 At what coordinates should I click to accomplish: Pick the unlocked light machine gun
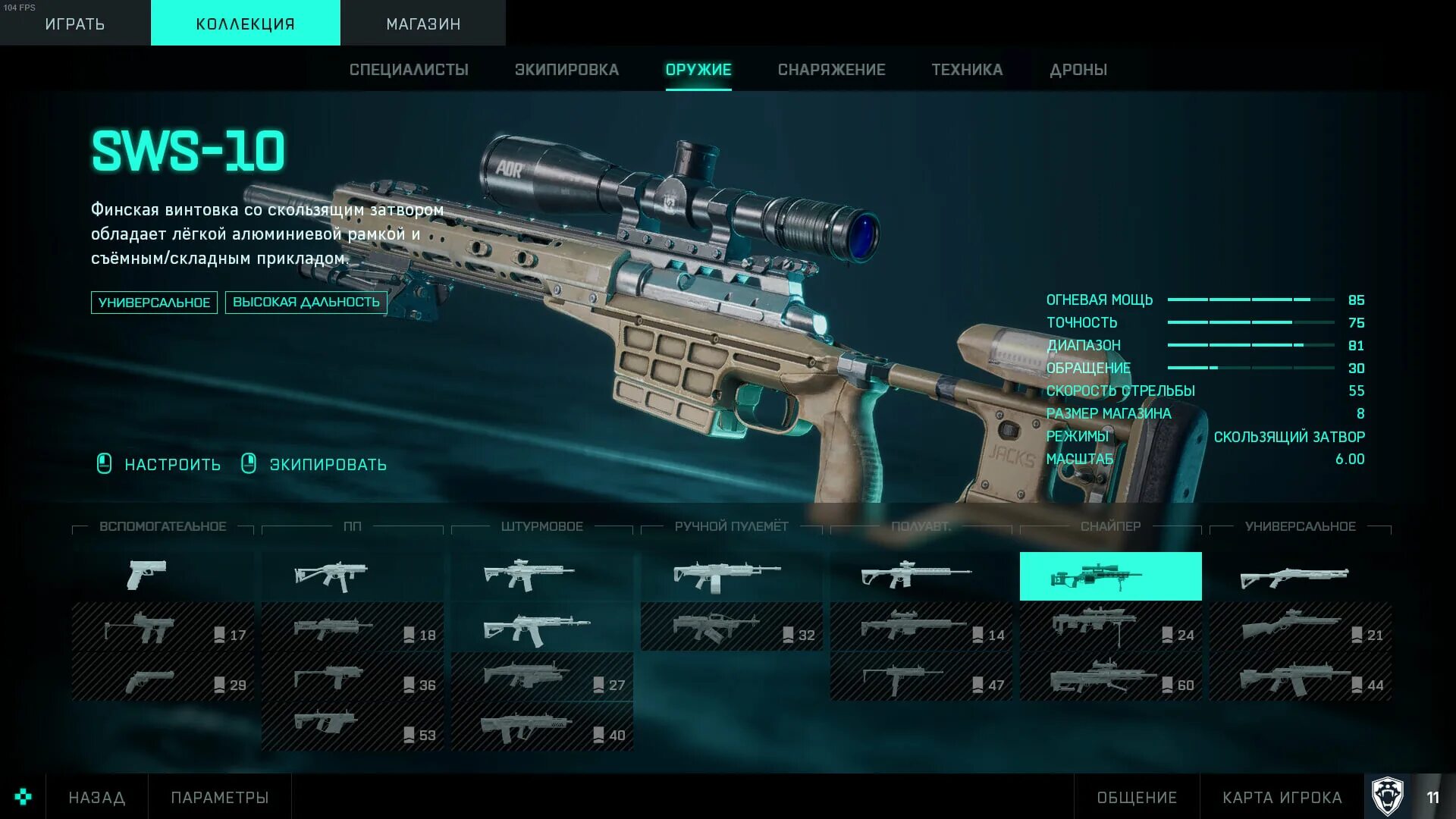[726, 576]
